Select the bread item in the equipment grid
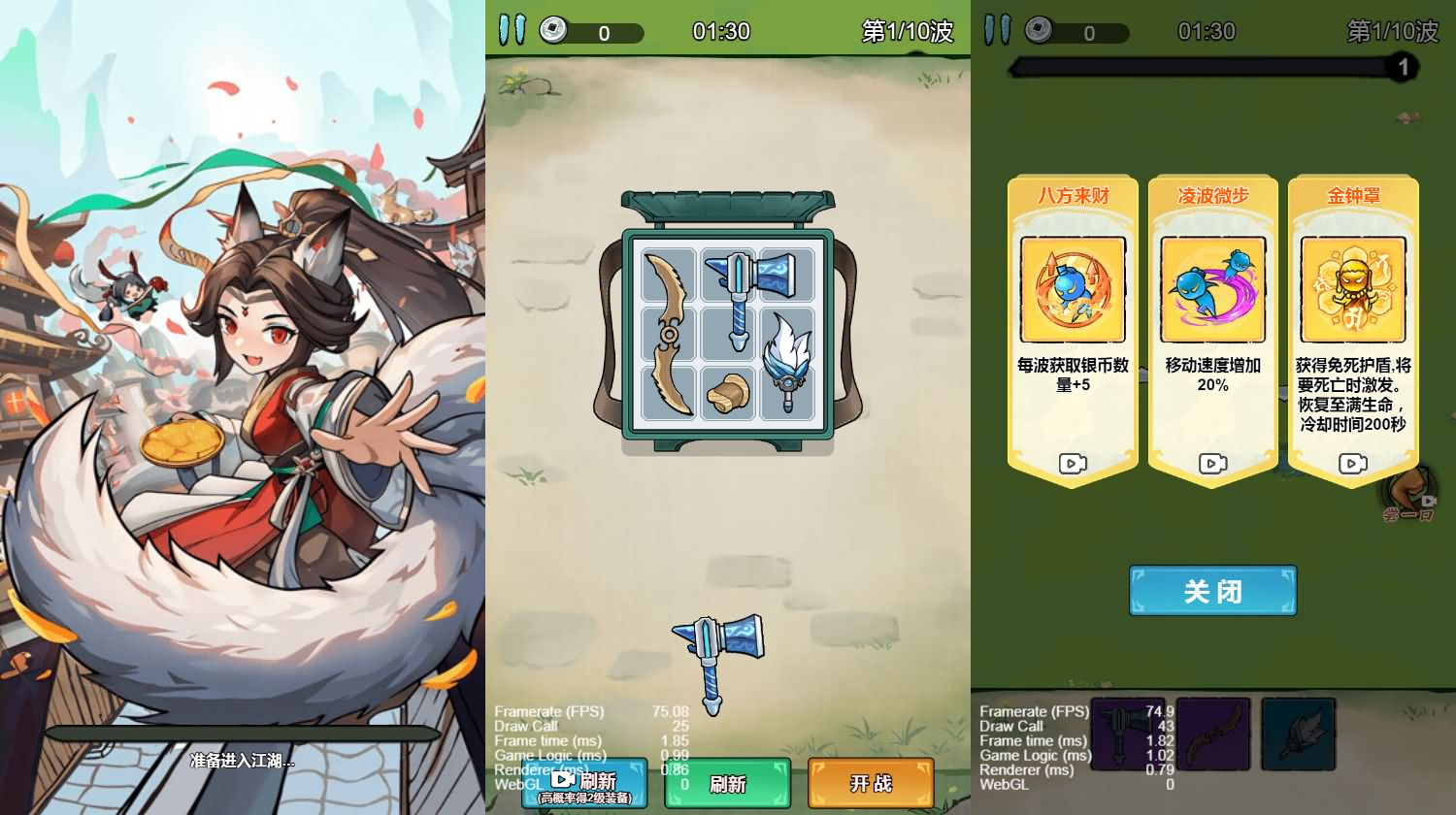This screenshot has width=1456, height=815. [x=728, y=393]
